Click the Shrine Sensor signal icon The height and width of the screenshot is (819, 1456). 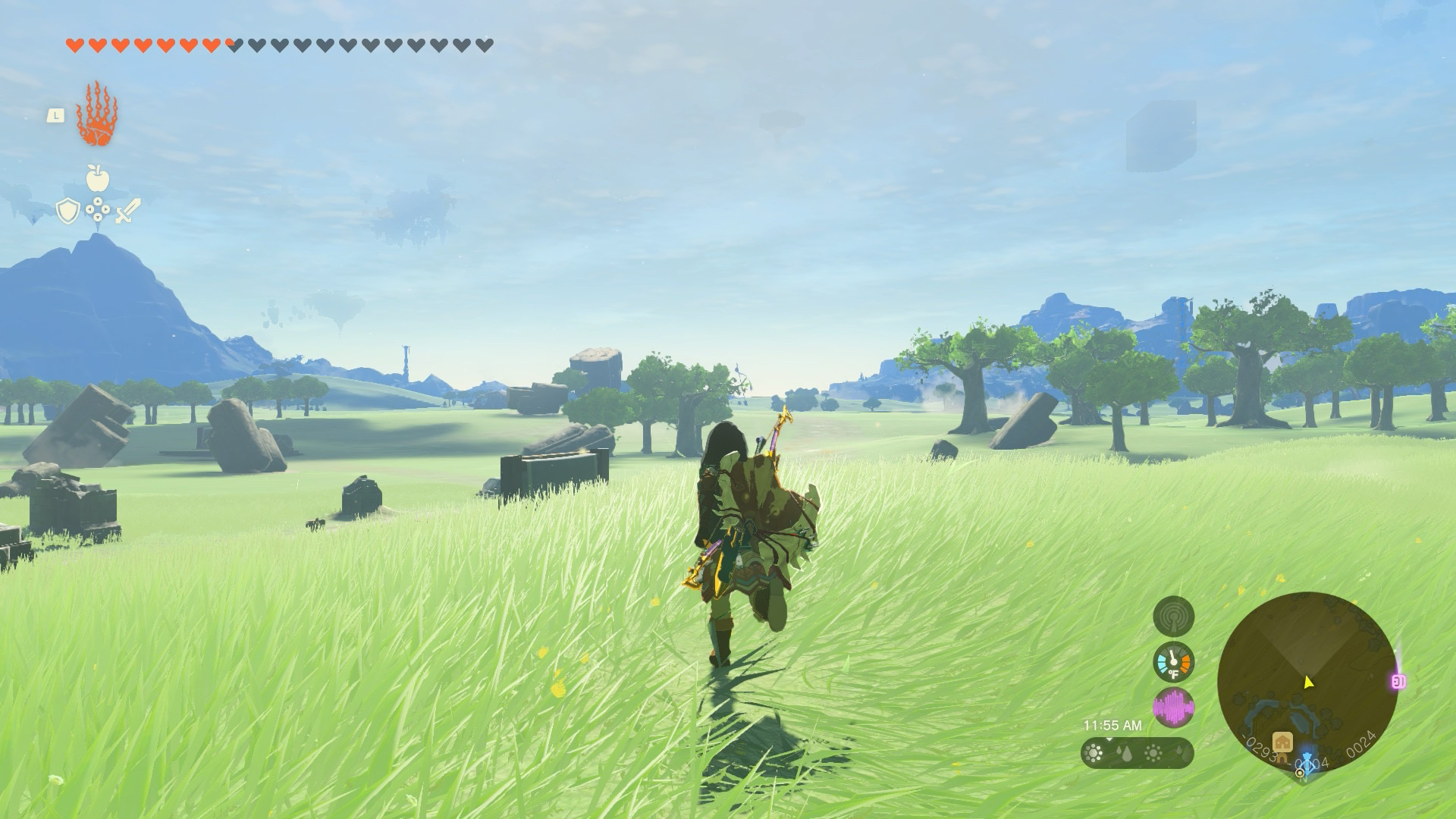click(x=1175, y=616)
